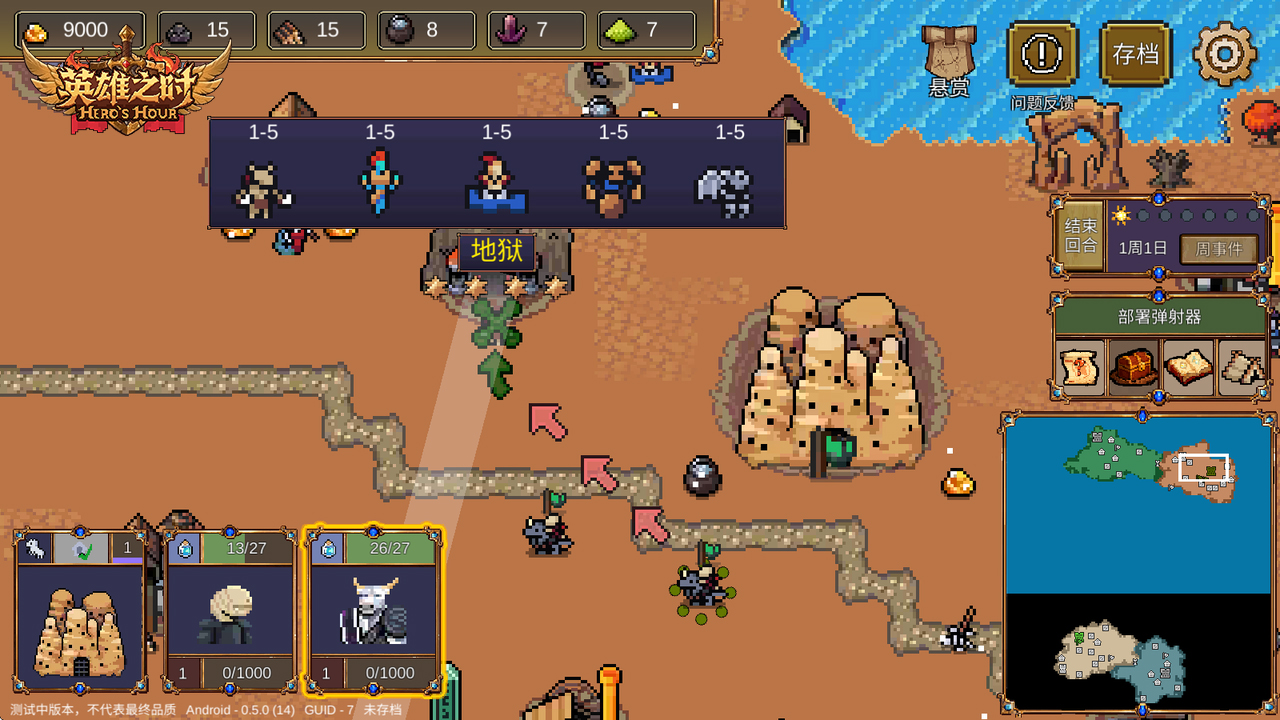Open the 悬赏 bounty menu

pos(948,60)
